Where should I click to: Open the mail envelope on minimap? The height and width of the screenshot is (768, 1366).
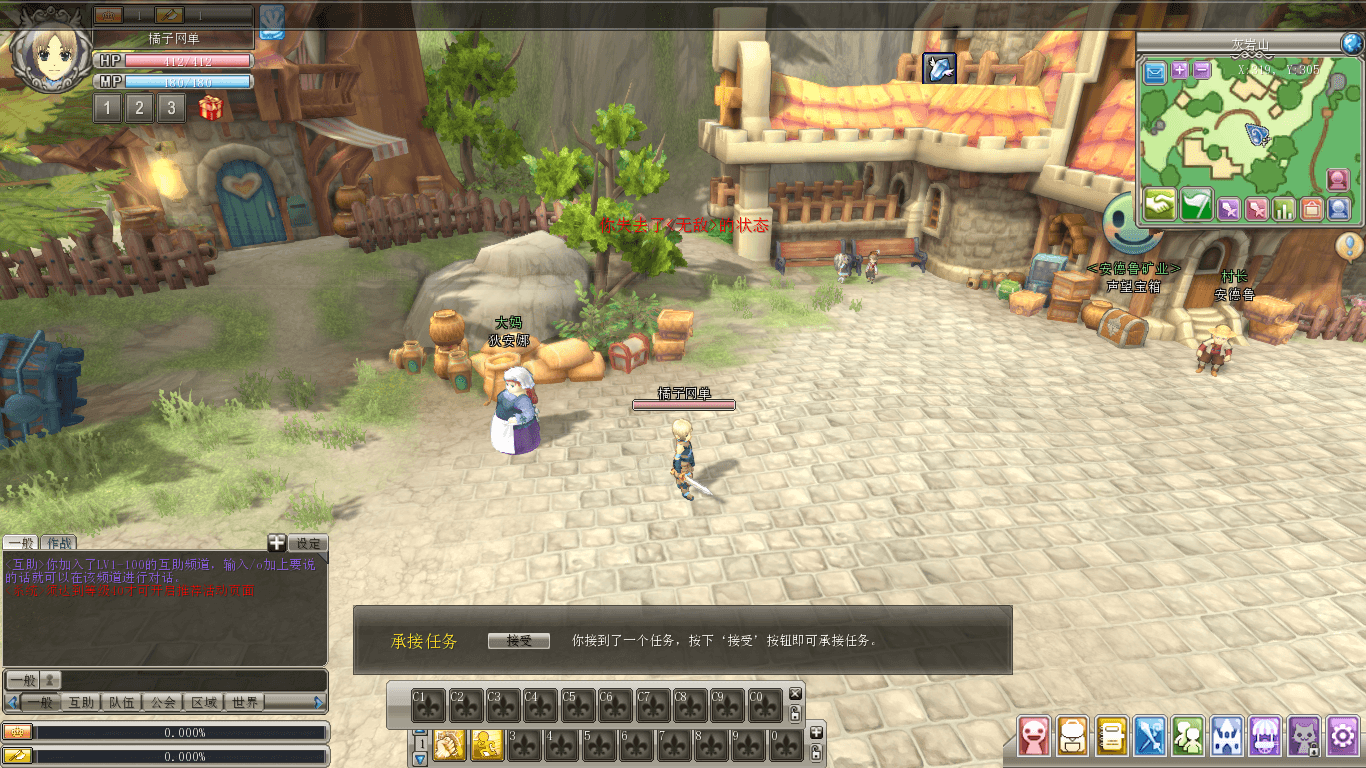coord(1155,71)
